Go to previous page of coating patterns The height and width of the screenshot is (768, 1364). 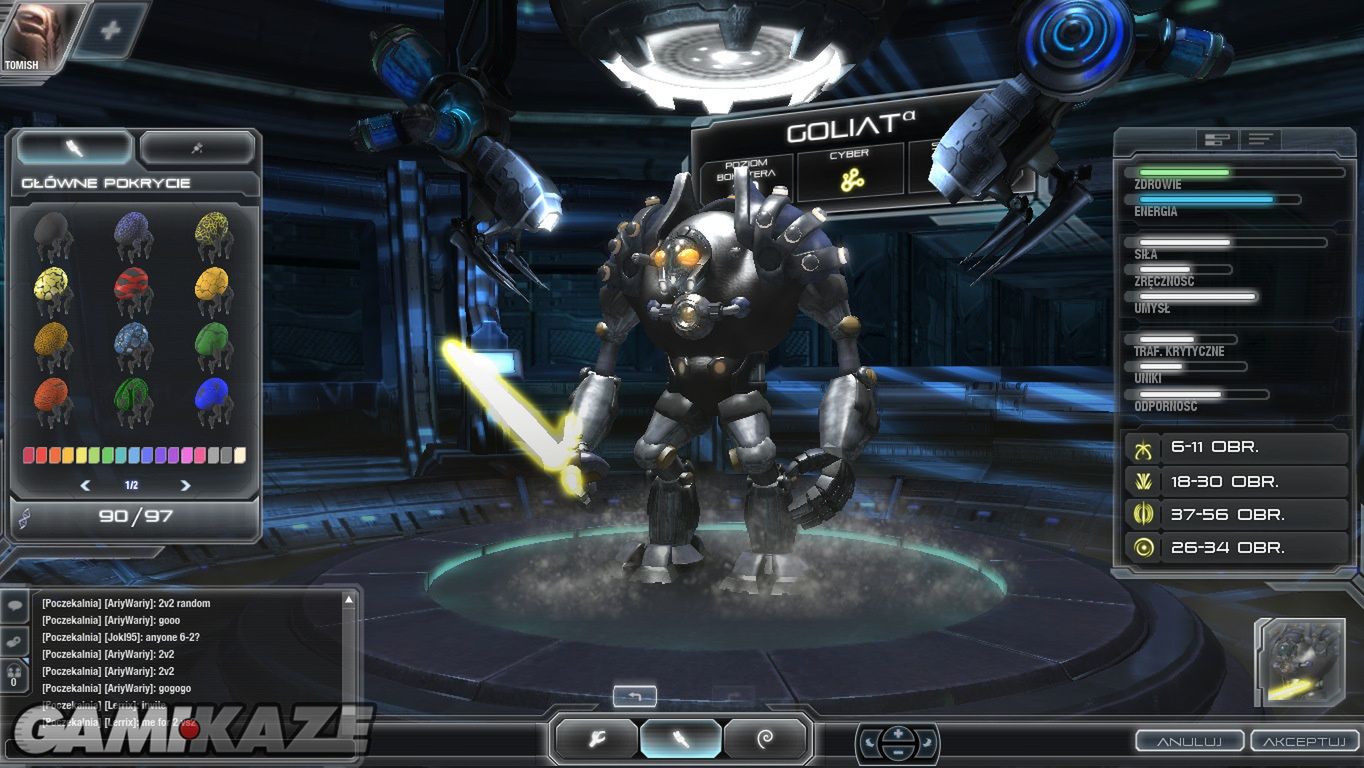click(85, 485)
